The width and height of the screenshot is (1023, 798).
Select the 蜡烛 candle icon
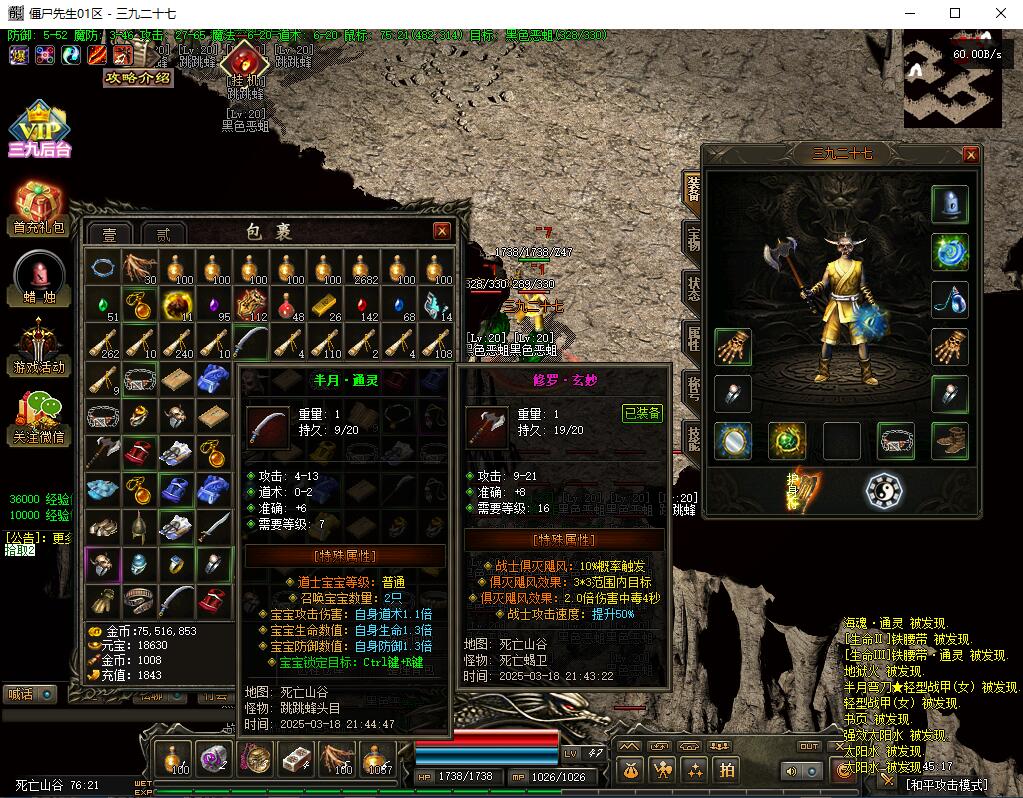coord(38,277)
